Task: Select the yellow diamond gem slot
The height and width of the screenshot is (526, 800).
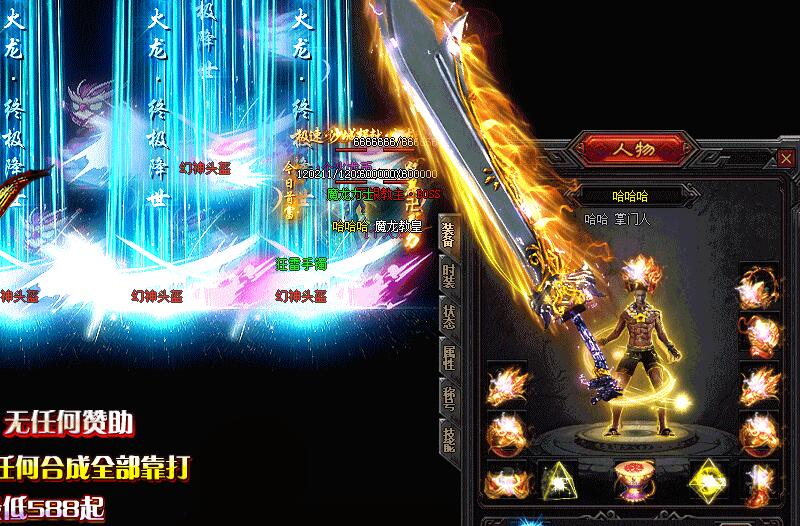Action: 706,480
